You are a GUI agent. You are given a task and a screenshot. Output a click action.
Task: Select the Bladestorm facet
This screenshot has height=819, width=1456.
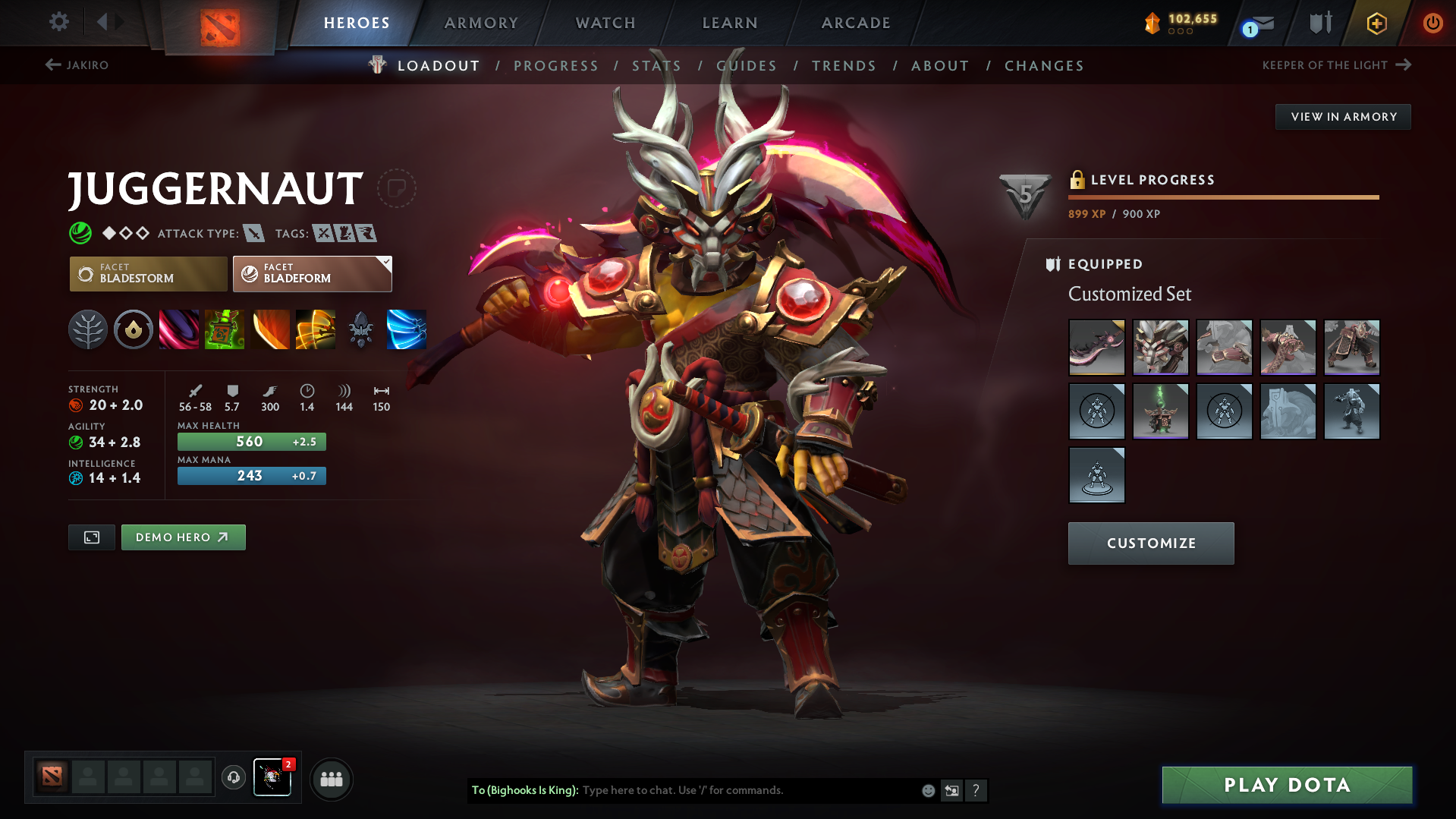coord(148,273)
